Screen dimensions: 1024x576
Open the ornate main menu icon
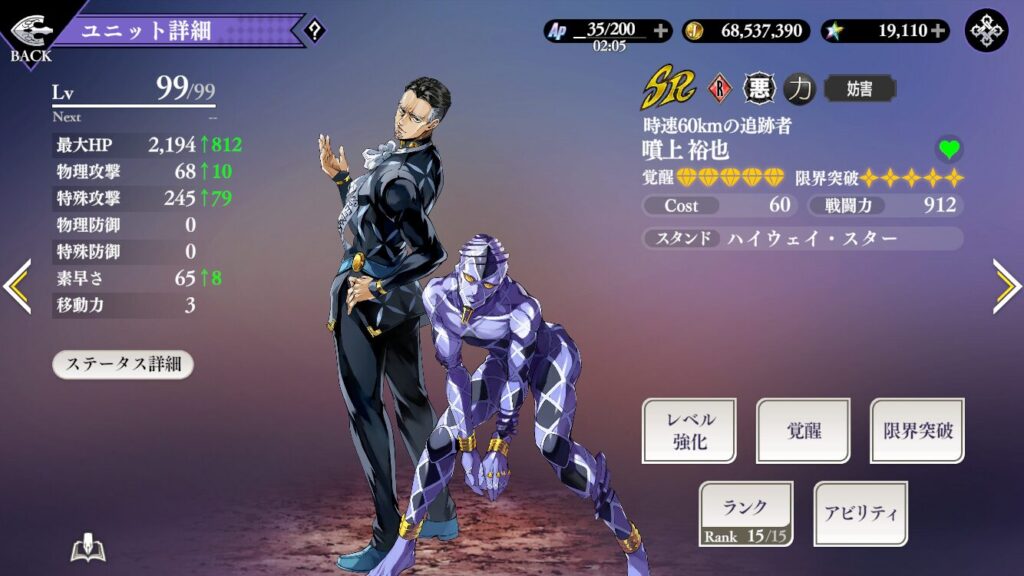pos(986,31)
